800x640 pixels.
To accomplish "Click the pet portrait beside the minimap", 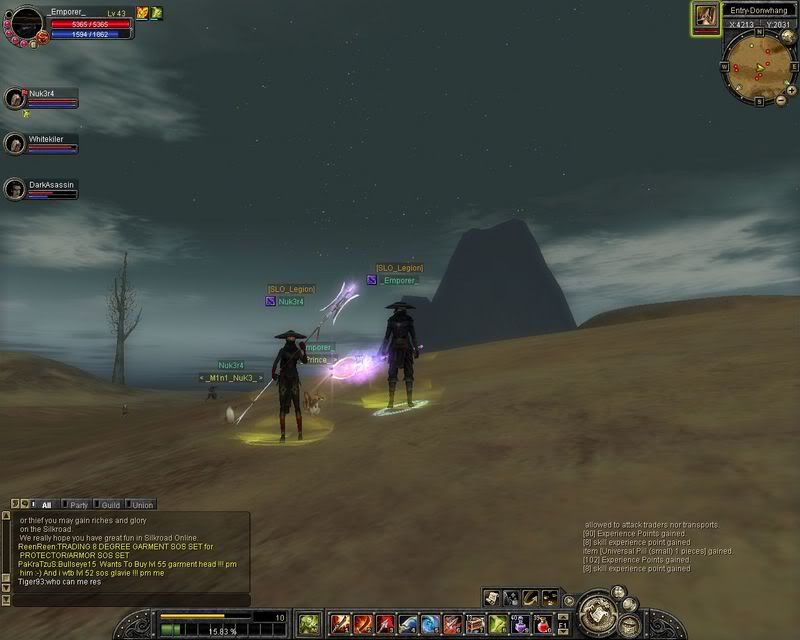I will pyautogui.click(x=706, y=18).
